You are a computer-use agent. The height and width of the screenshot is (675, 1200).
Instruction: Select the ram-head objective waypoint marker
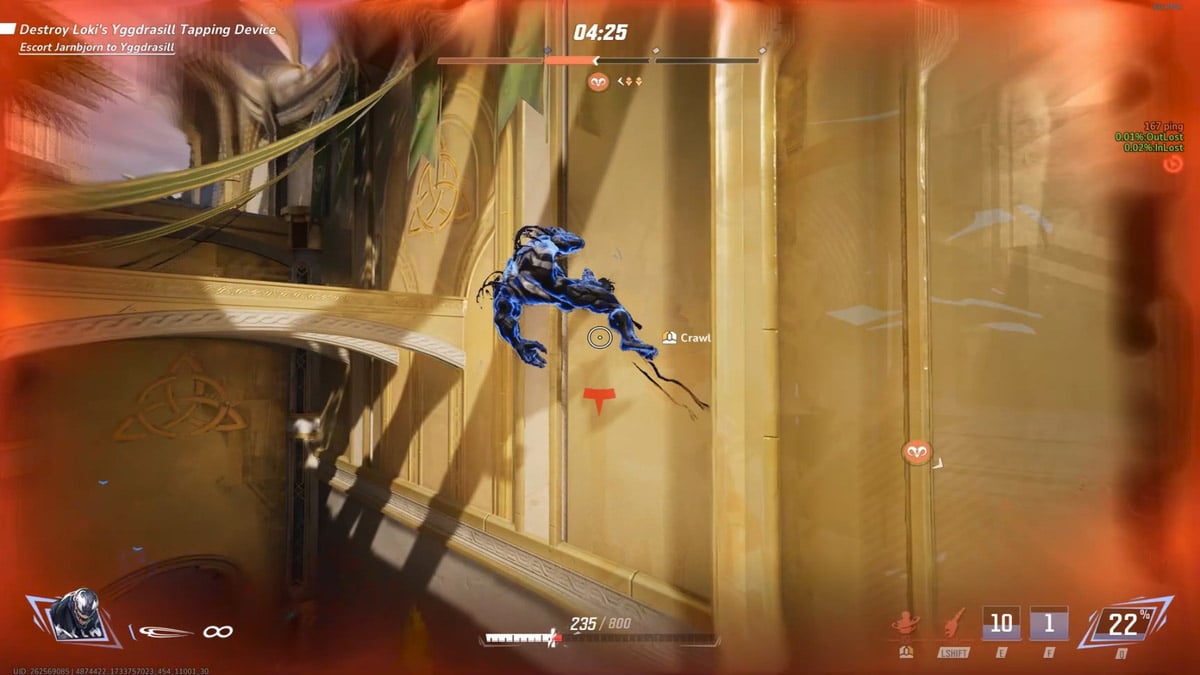(x=916, y=452)
